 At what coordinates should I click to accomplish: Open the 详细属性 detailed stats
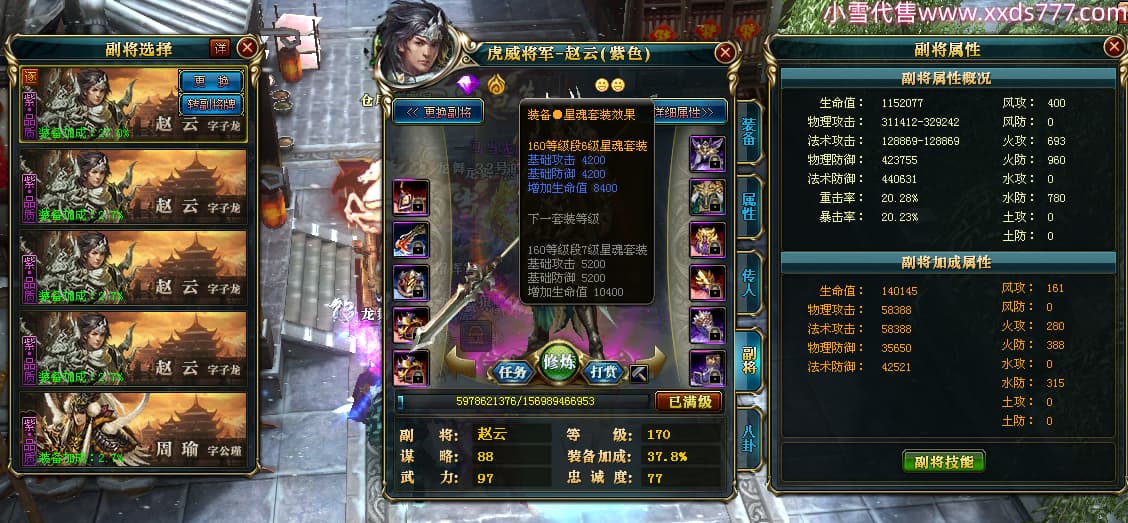(688, 111)
